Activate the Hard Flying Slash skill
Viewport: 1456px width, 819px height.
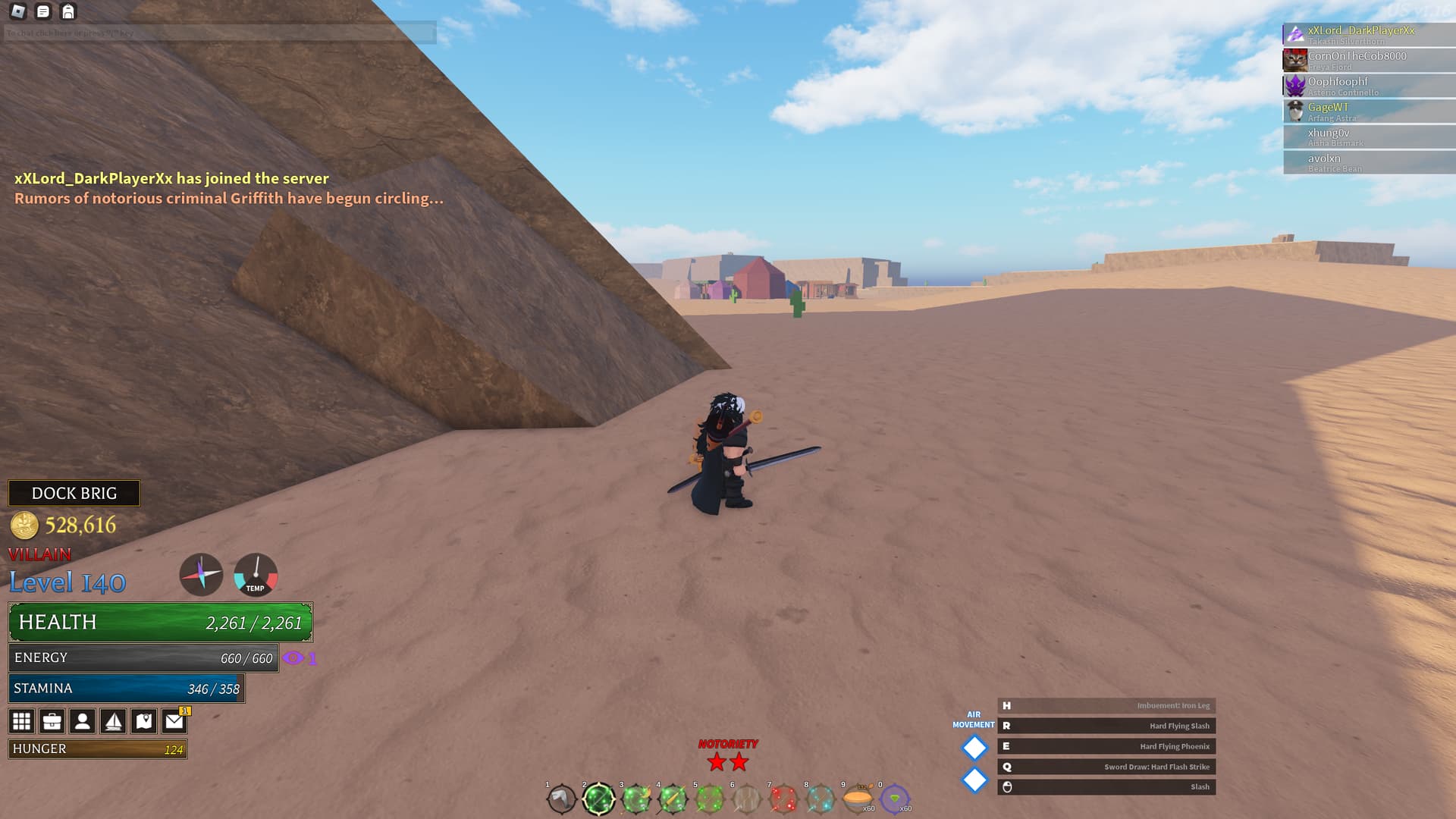1106,726
